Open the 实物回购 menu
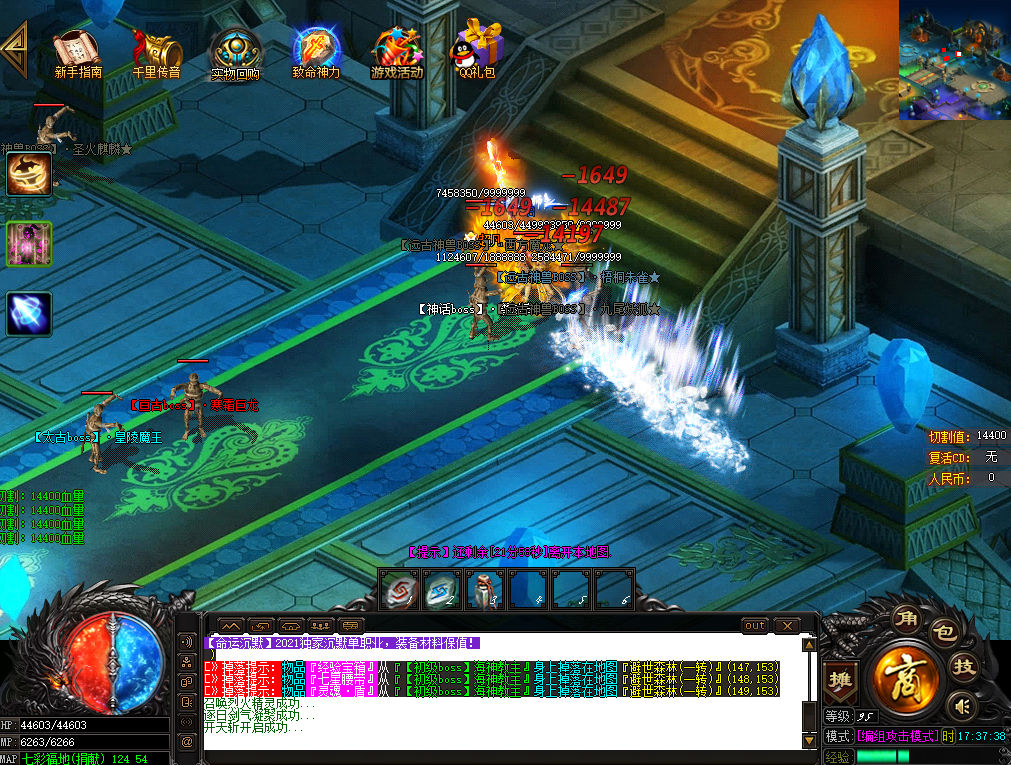This screenshot has height=765, width=1011. (x=235, y=52)
